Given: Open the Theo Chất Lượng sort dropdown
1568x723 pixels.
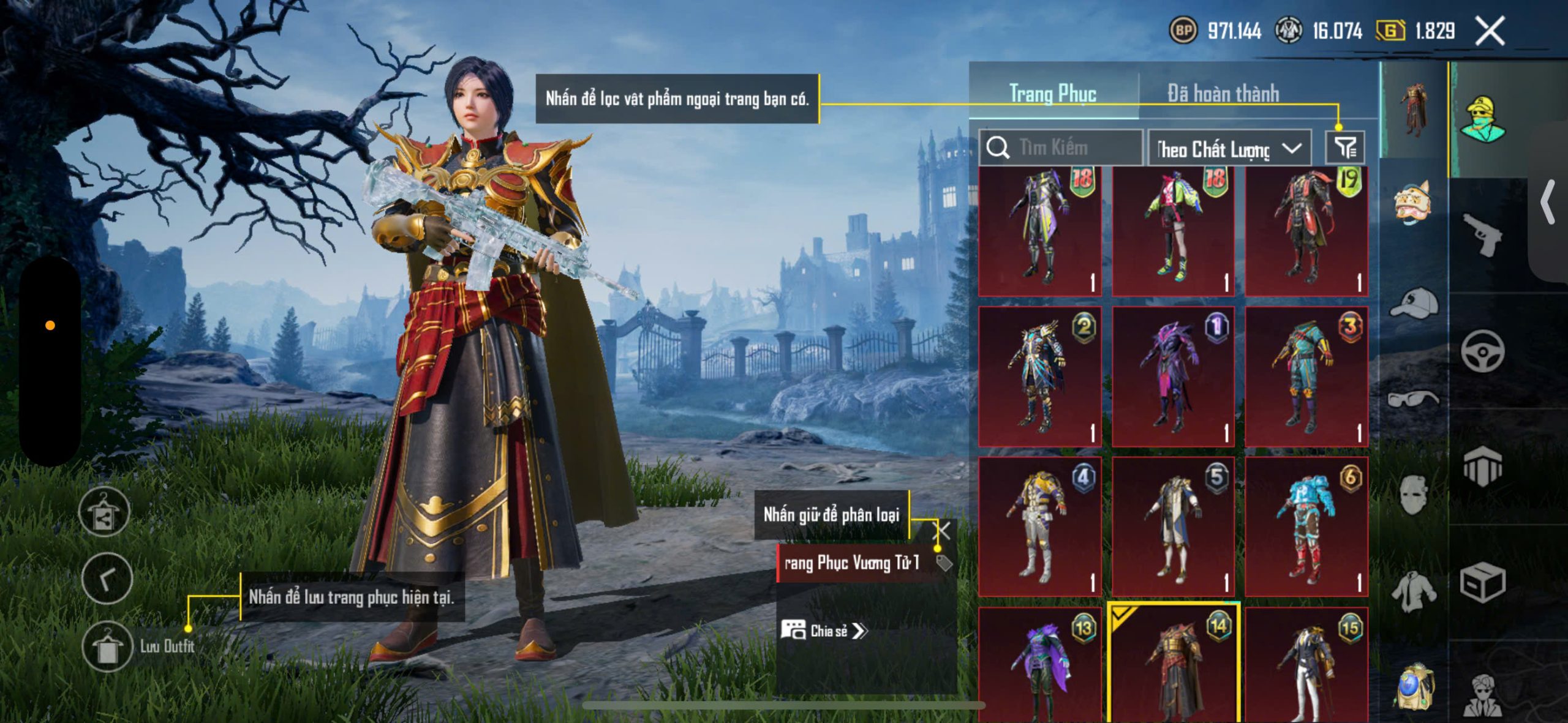Looking at the screenshot, I should (1229, 148).
